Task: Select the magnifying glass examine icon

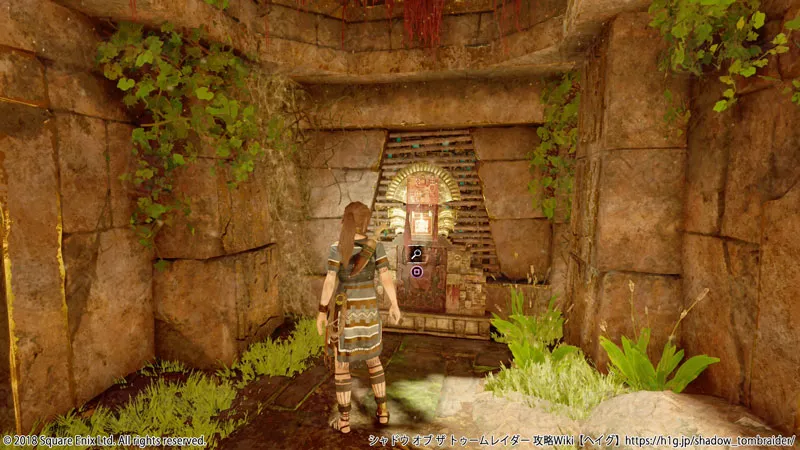Action: [x=415, y=254]
